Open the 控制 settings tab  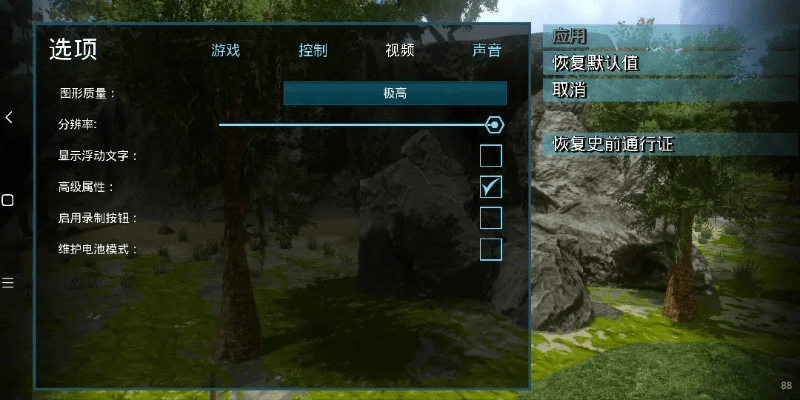(313, 51)
